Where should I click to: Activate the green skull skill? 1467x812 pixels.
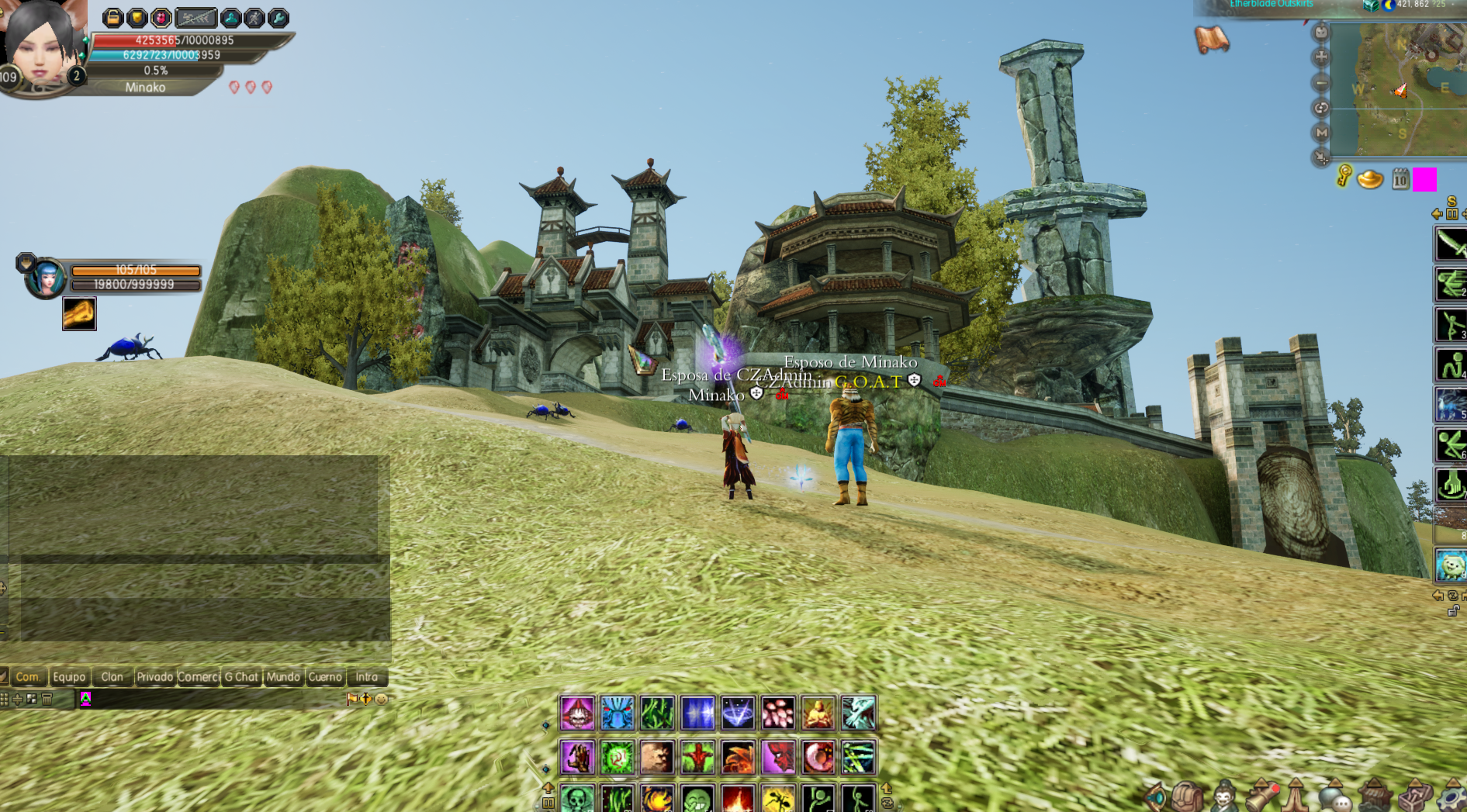point(576,798)
